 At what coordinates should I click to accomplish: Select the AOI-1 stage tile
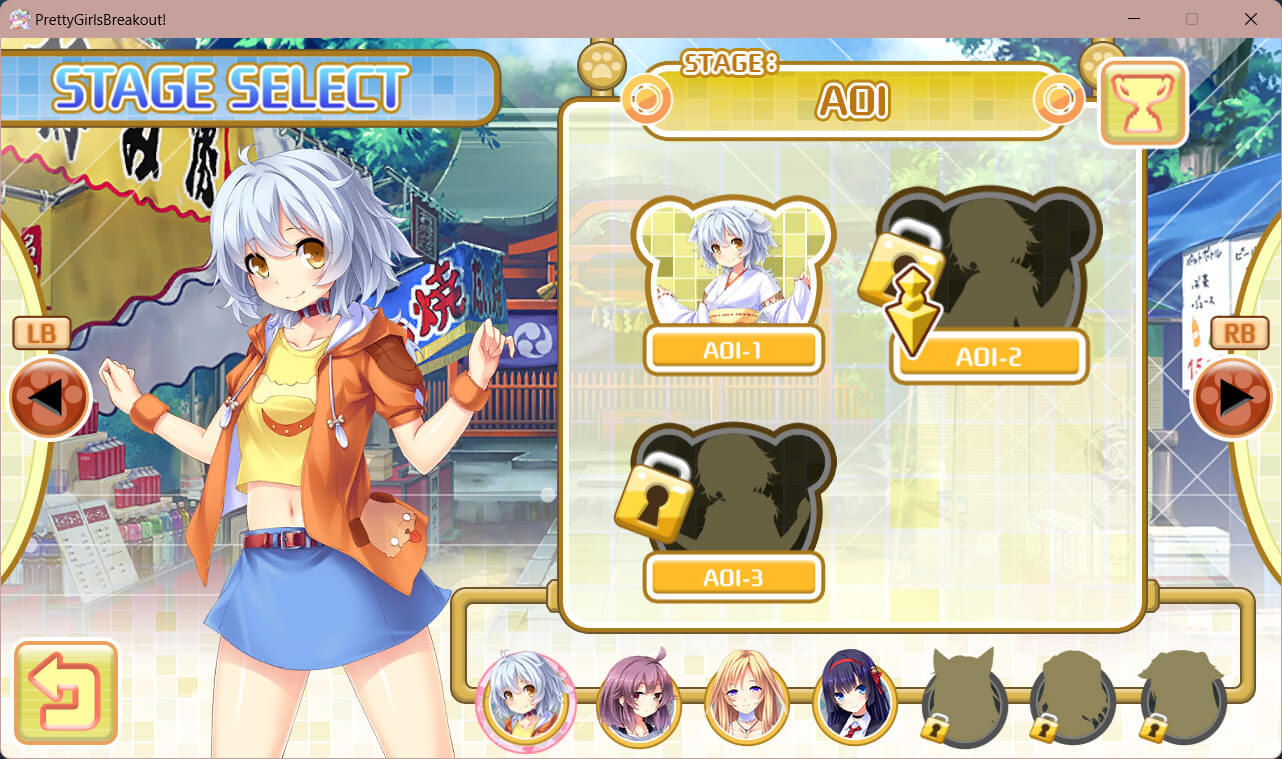pyautogui.click(x=733, y=285)
